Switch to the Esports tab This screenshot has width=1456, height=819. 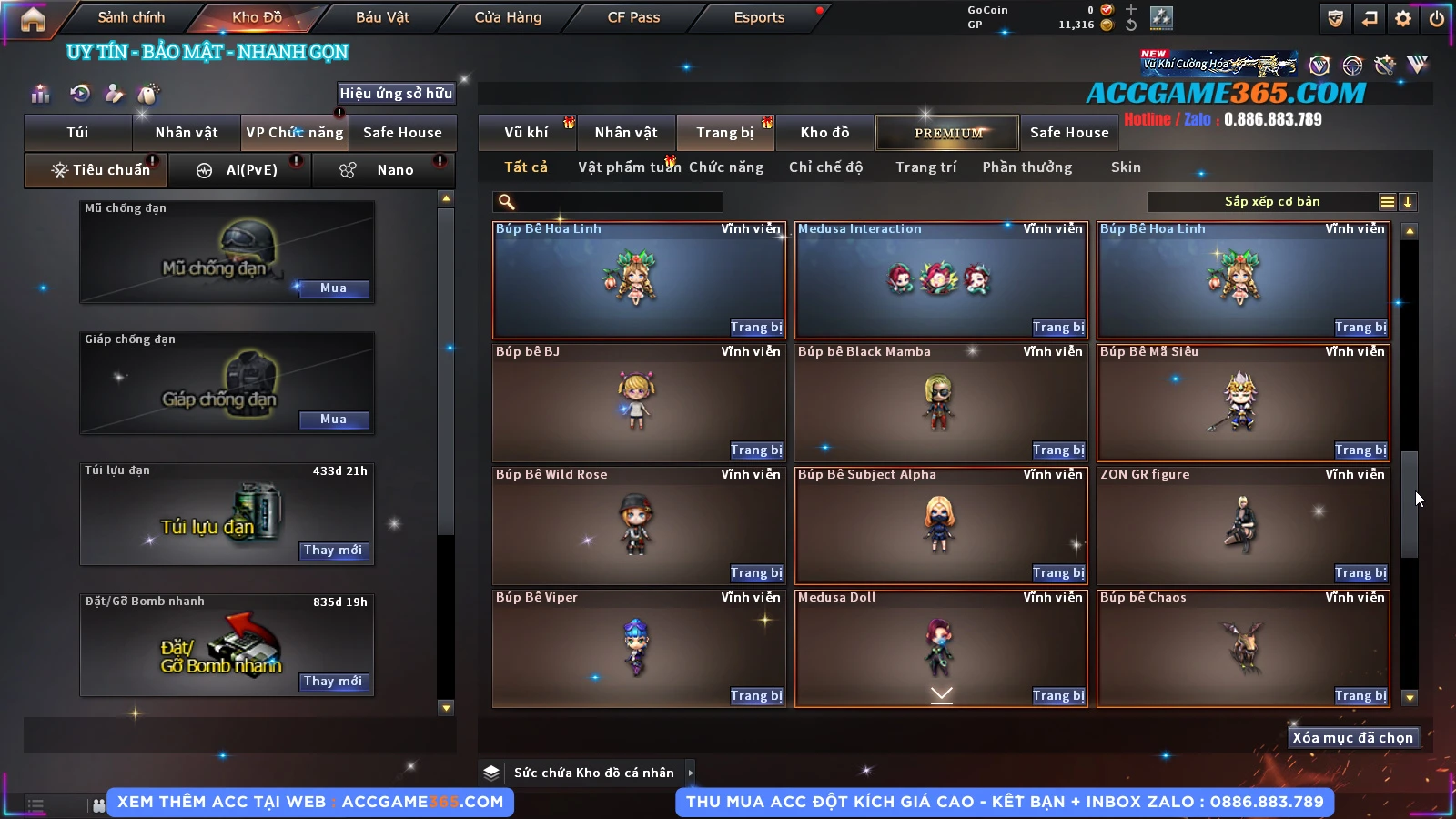[x=759, y=17]
